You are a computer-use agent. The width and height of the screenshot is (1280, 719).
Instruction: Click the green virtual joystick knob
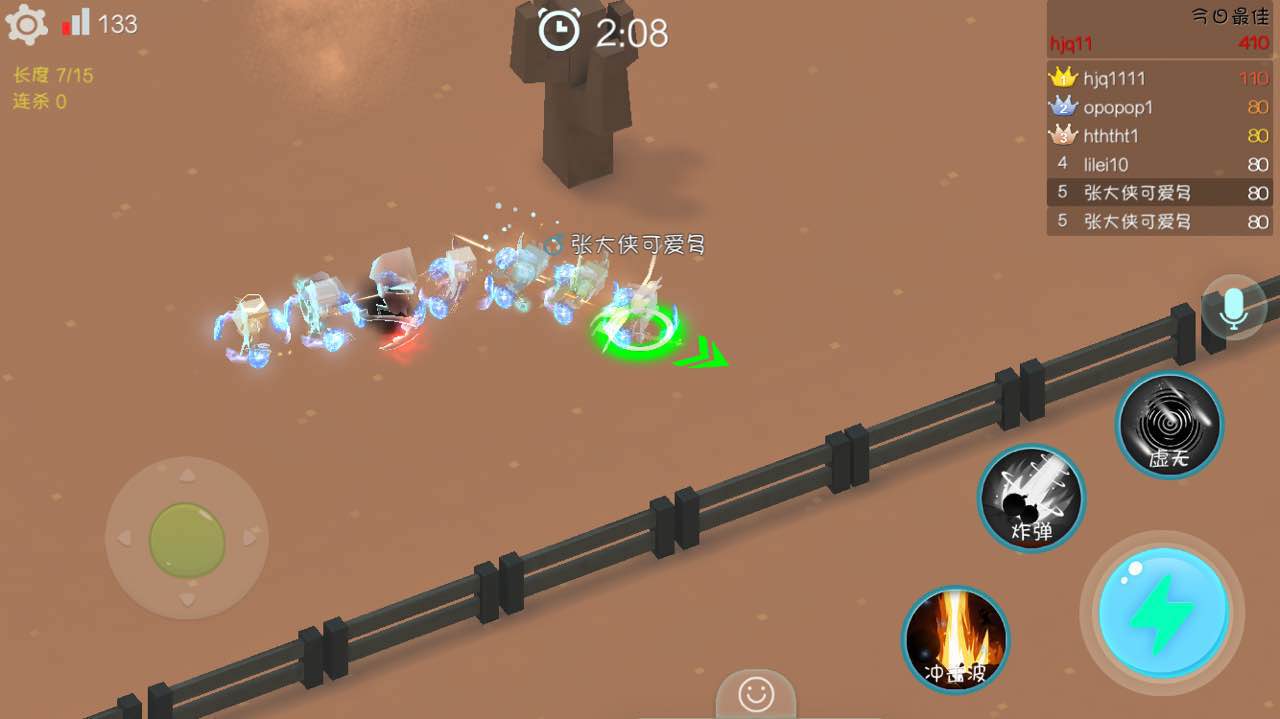click(x=187, y=539)
